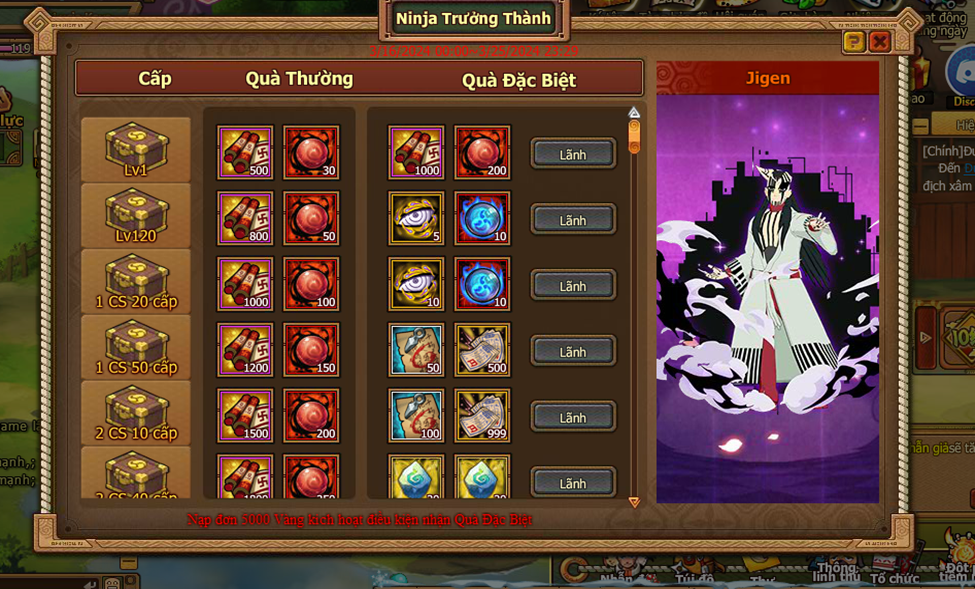Claim the Lv120 row reward with Lãnh
The image size is (975, 589).
(x=573, y=220)
